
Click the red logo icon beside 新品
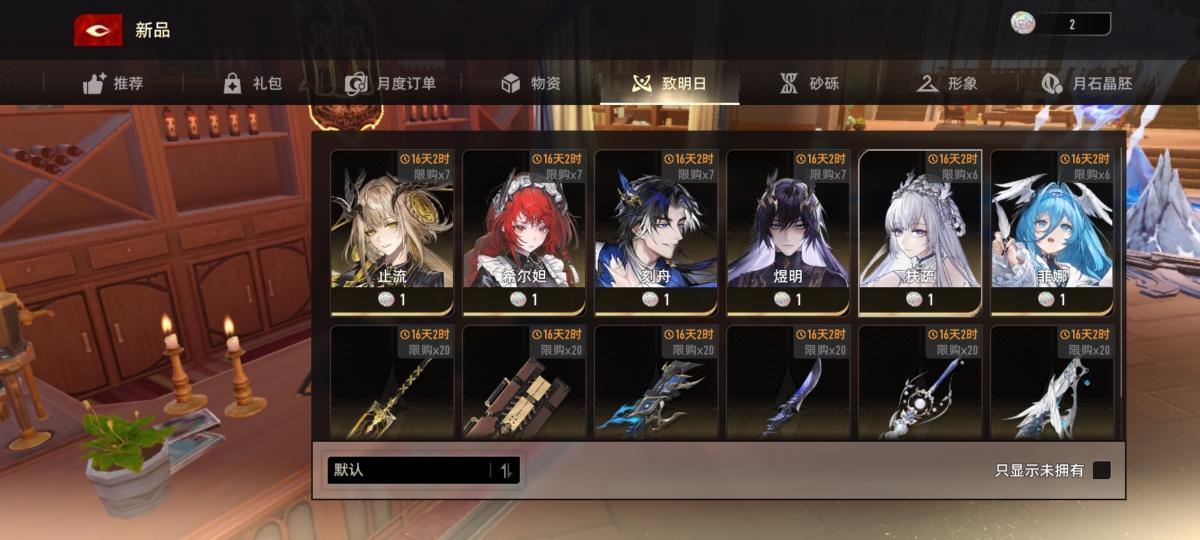coord(98,30)
